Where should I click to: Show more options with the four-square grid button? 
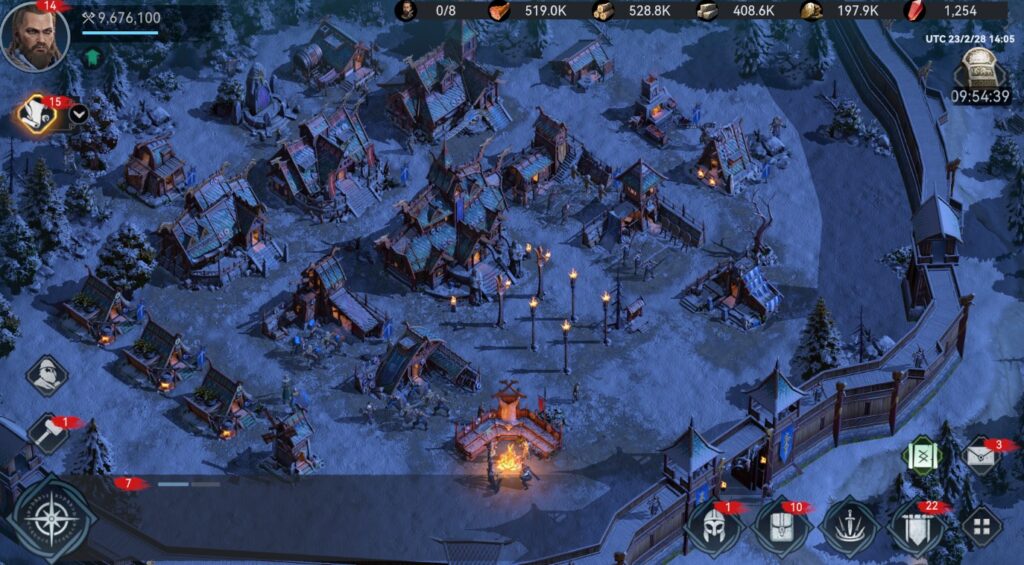click(981, 525)
